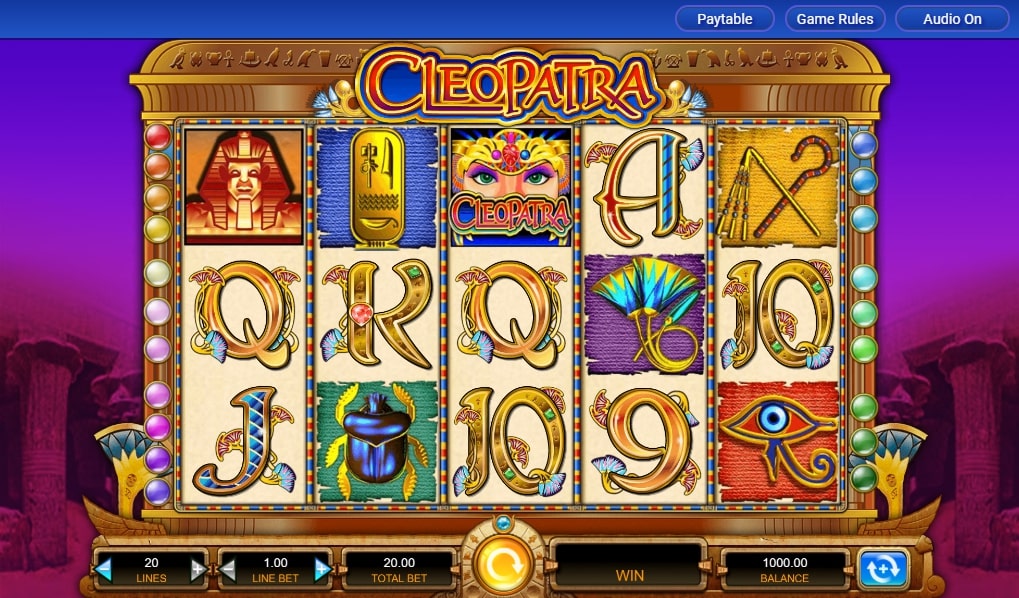The height and width of the screenshot is (598, 1019).
Task: Lower the line bet amount
Action: 227,570
